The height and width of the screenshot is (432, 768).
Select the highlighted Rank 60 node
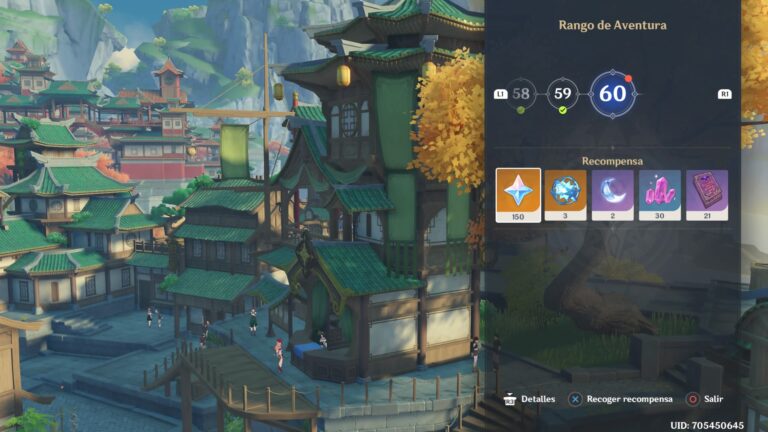click(x=612, y=95)
